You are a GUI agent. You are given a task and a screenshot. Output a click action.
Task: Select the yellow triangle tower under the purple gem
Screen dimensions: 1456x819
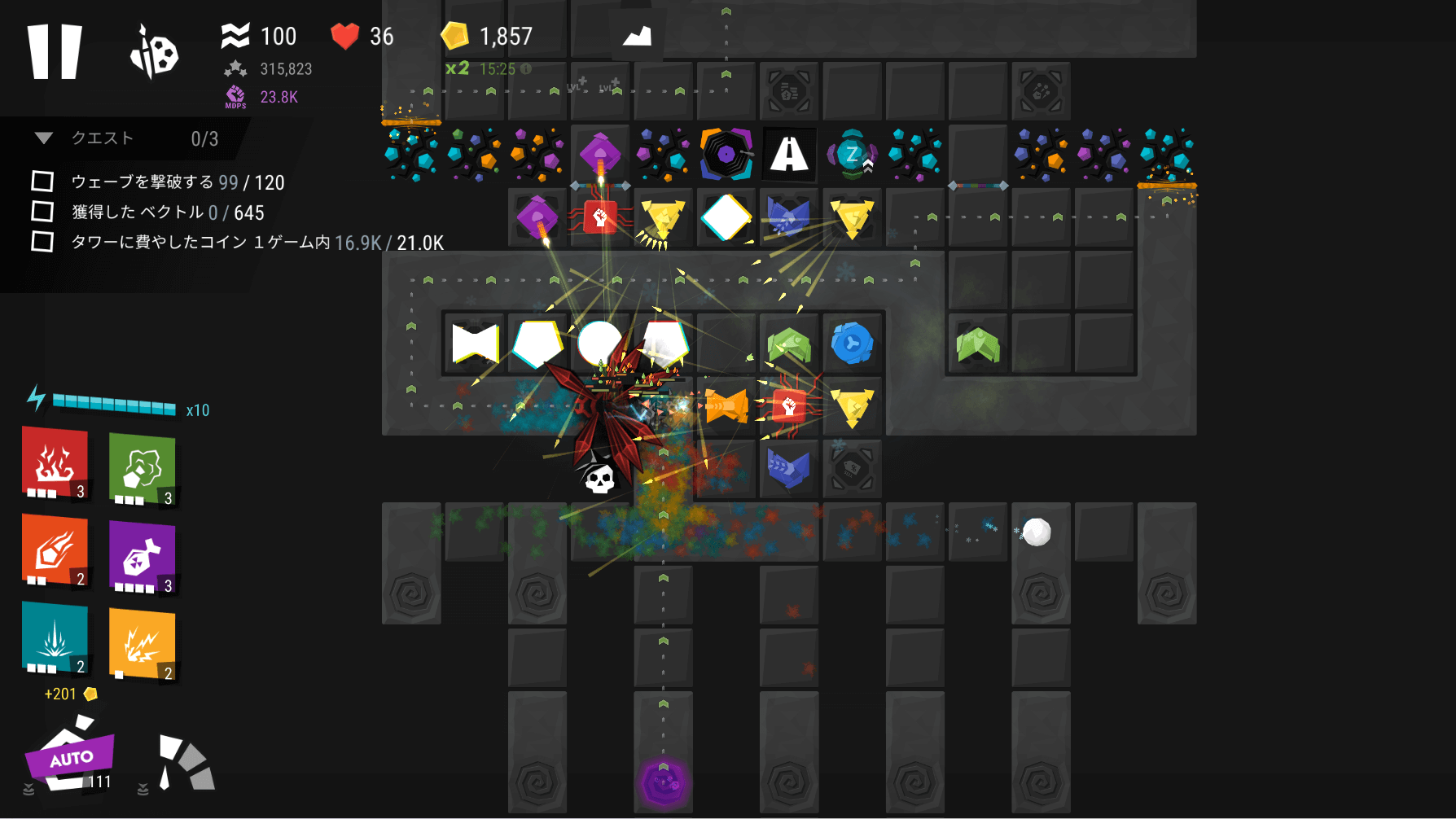point(663,218)
